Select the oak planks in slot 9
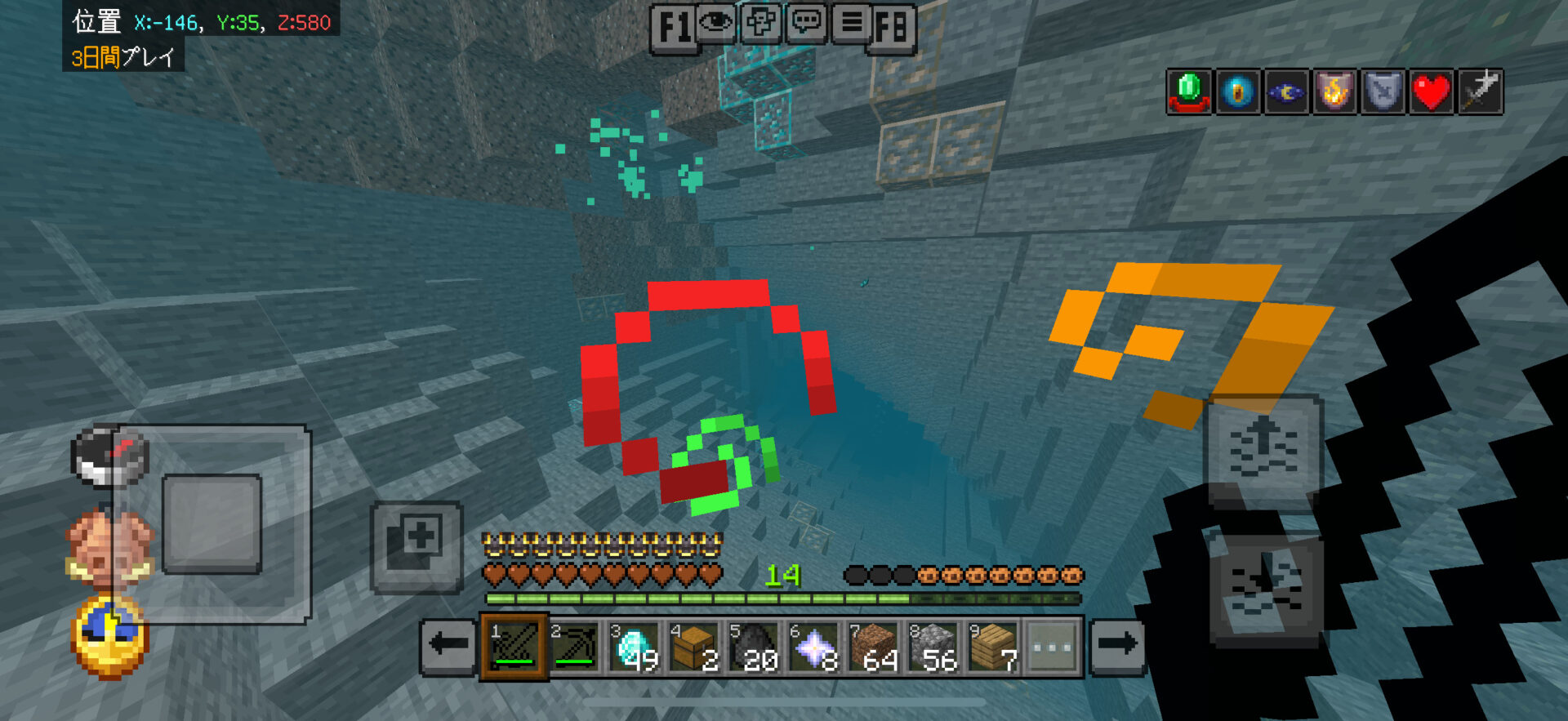 coord(993,647)
